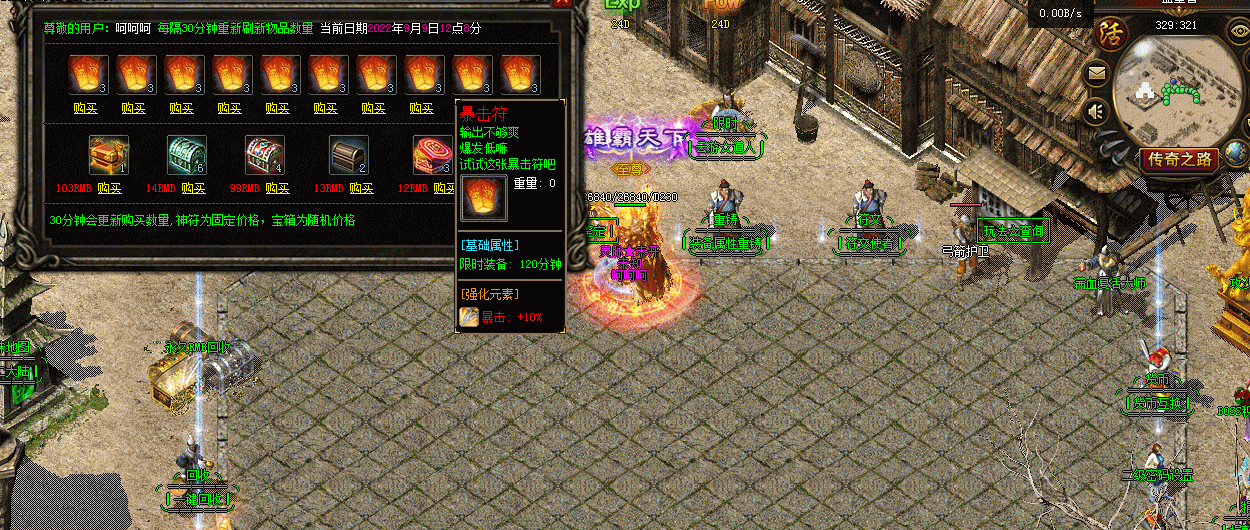Buy the 13RMB dark wooden chest
The image size is (1250, 530).
(361, 188)
